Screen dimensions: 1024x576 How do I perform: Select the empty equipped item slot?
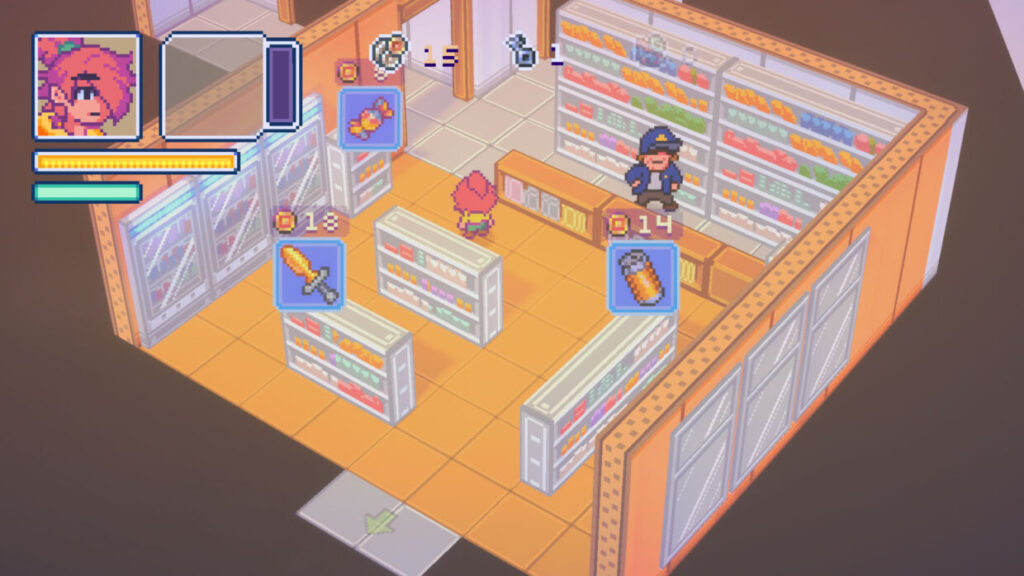[x=215, y=85]
